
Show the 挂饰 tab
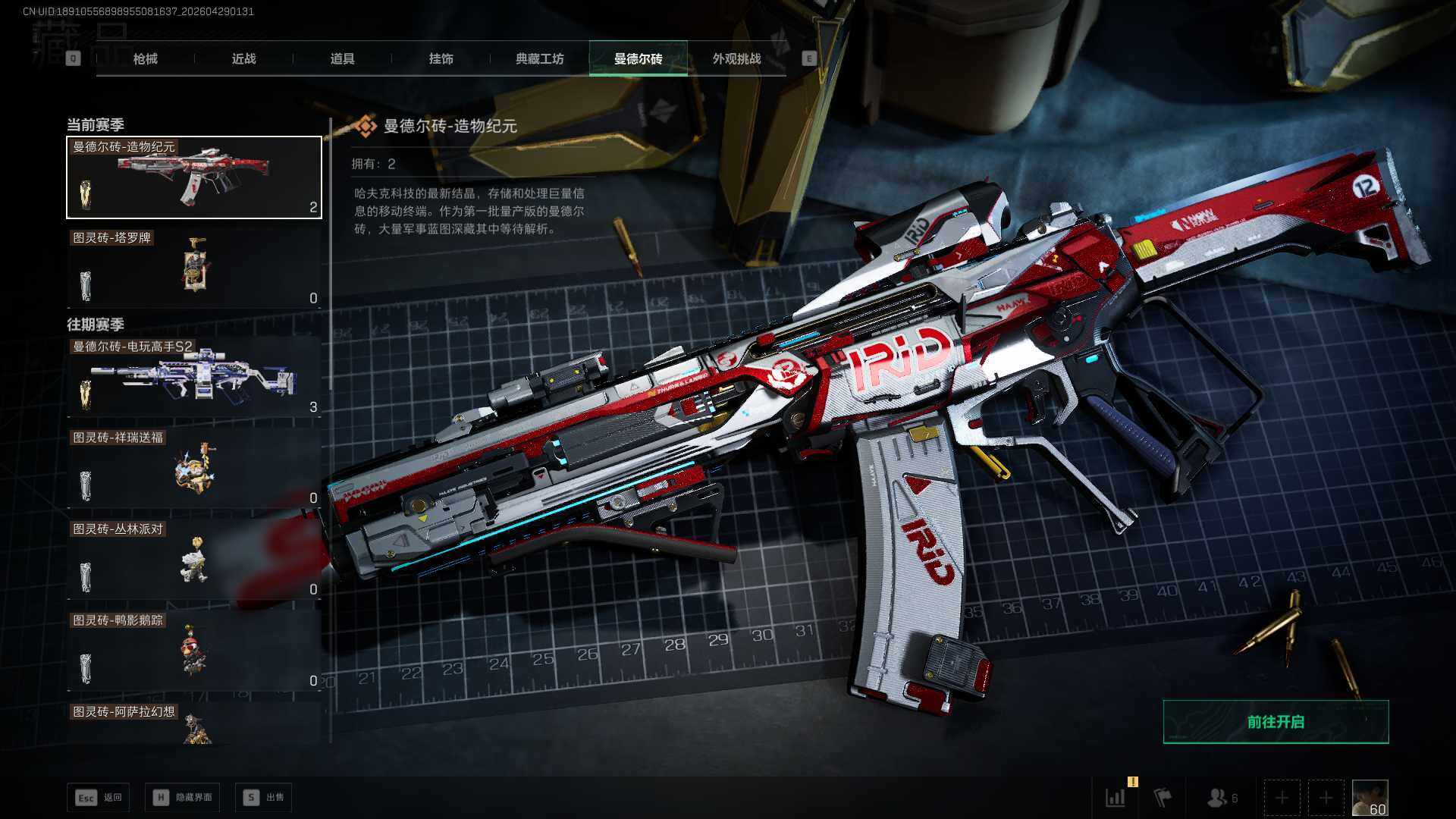441,58
